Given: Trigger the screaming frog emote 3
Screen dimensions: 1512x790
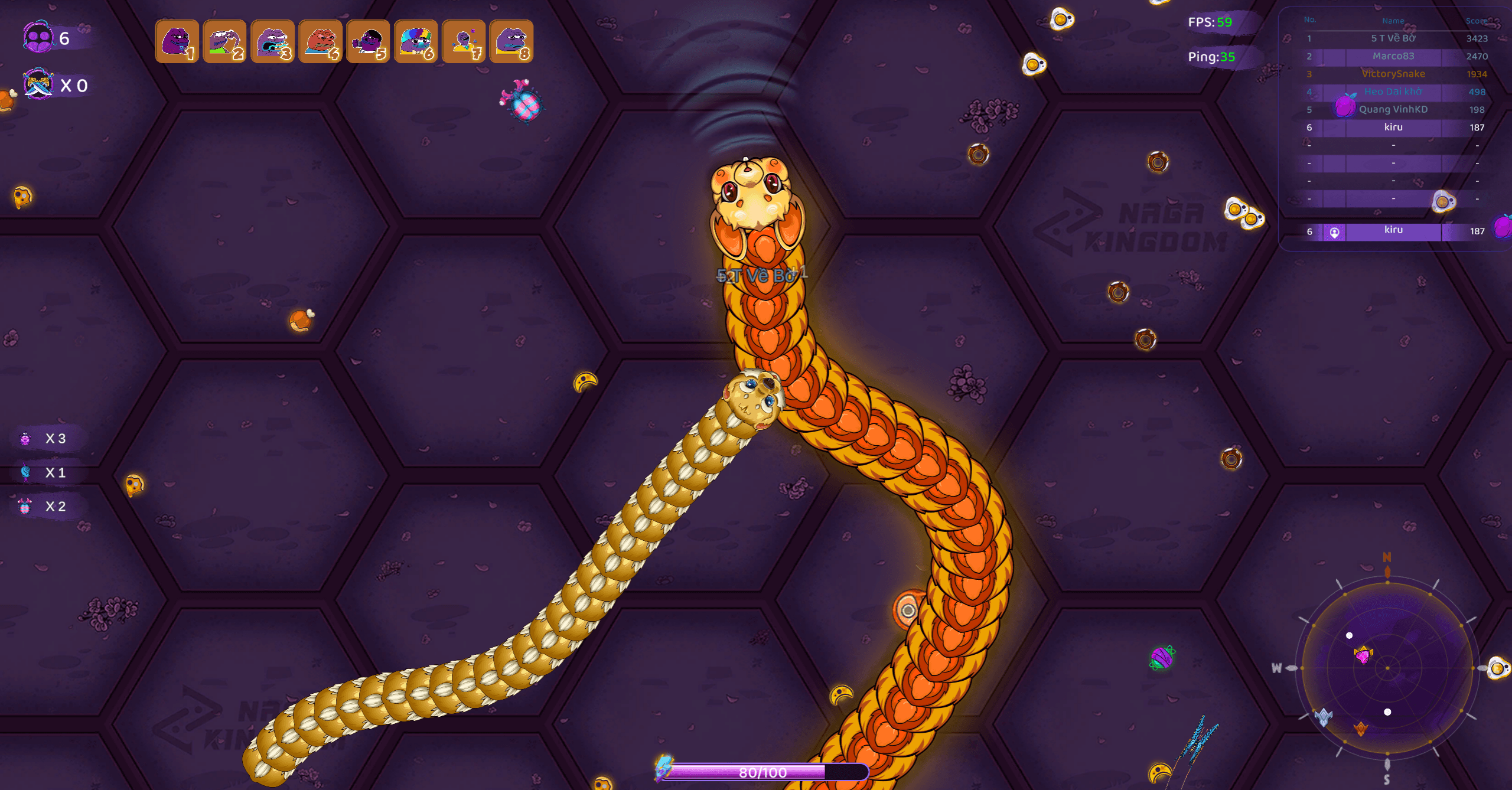Looking at the screenshot, I should pos(272,41).
